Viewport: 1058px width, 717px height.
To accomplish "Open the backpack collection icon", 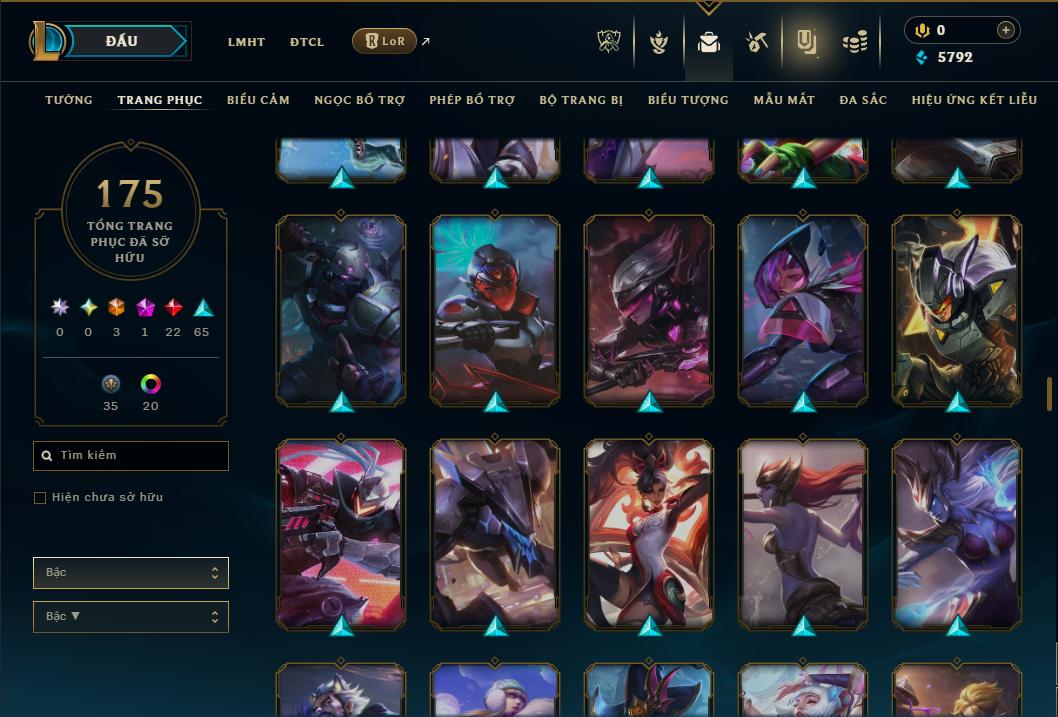I will click(709, 42).
